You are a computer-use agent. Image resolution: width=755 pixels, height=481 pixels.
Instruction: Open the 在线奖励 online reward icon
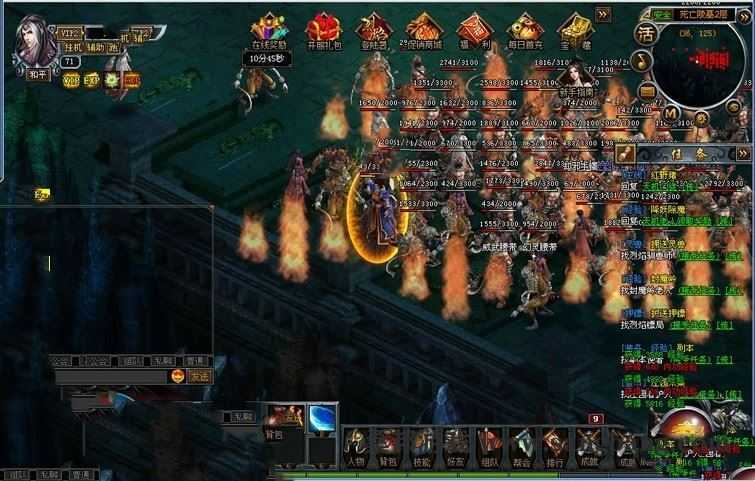pos(268,29)
